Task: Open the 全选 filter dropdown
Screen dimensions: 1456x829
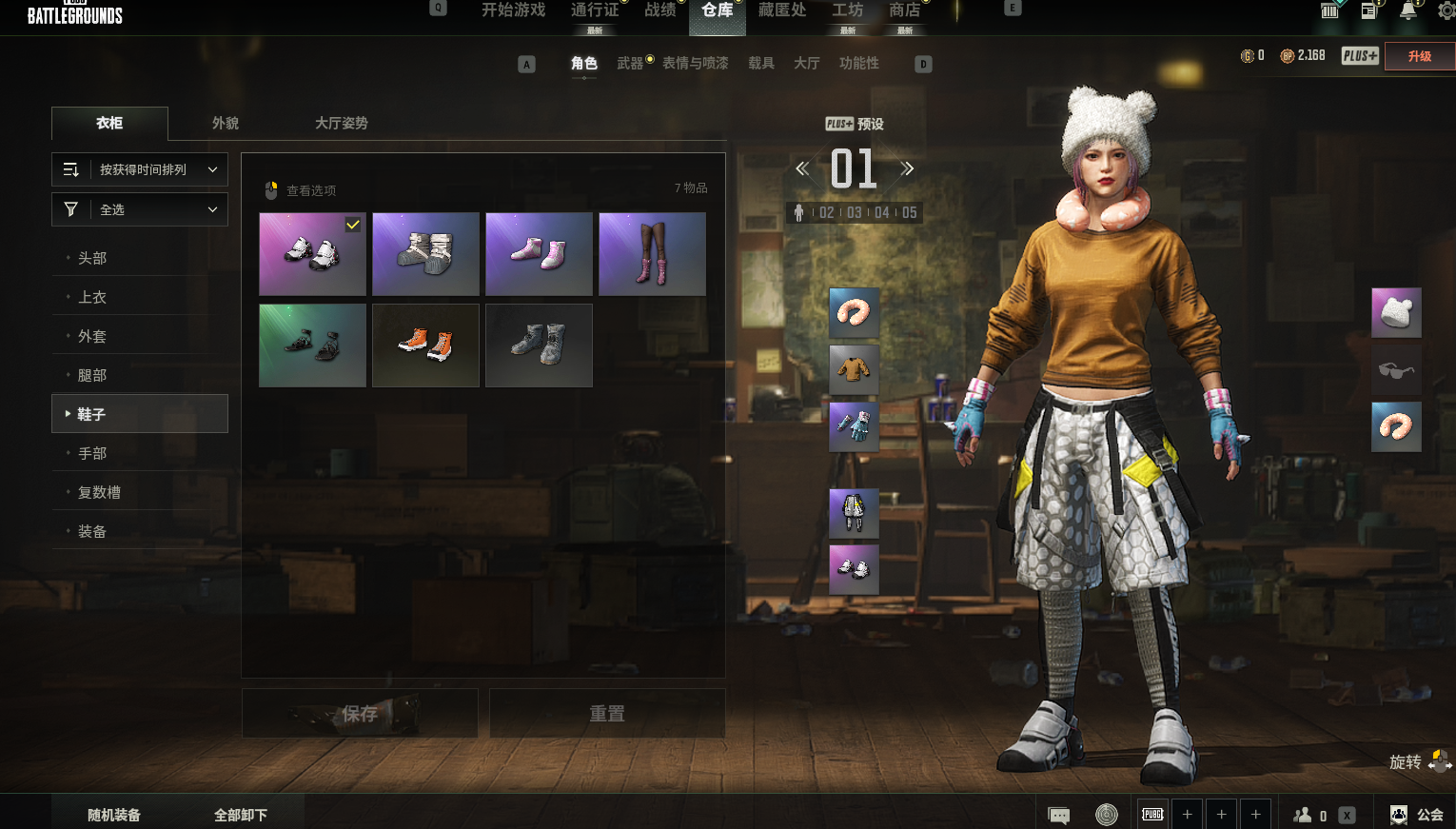Action: (x=140, y=209)
